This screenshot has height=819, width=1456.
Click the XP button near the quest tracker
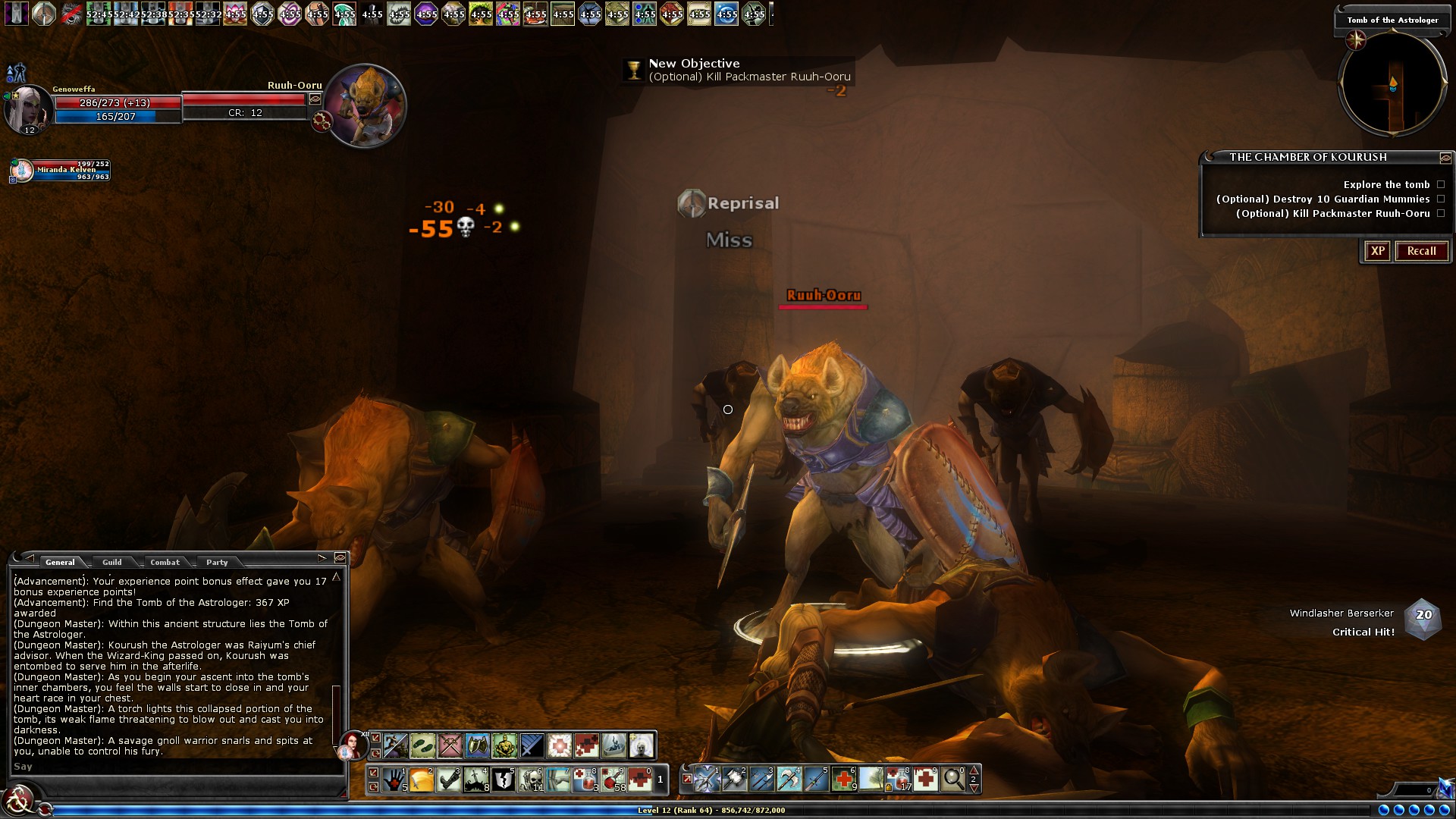(x=1377, y=251)
